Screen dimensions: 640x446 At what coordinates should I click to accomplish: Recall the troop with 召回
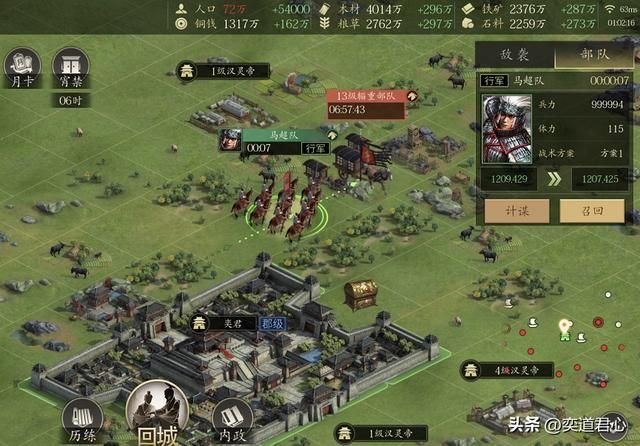tap(593, 209)
